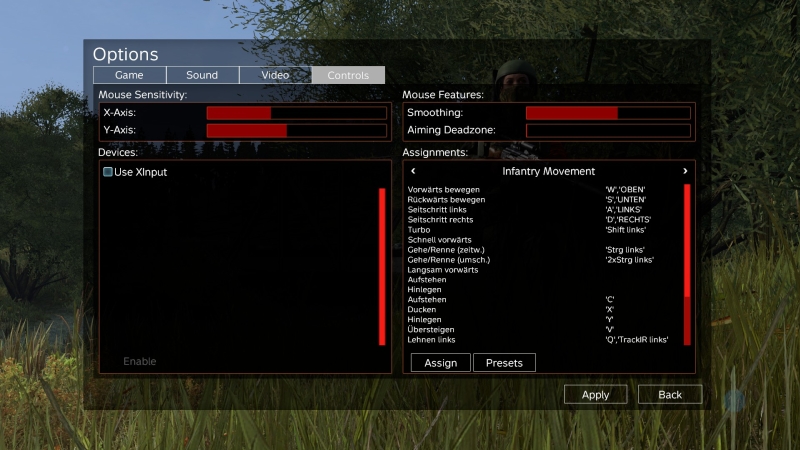The image size is (800, 450).
Task: Click the Controls tab
Action: [x=348, y=75]
